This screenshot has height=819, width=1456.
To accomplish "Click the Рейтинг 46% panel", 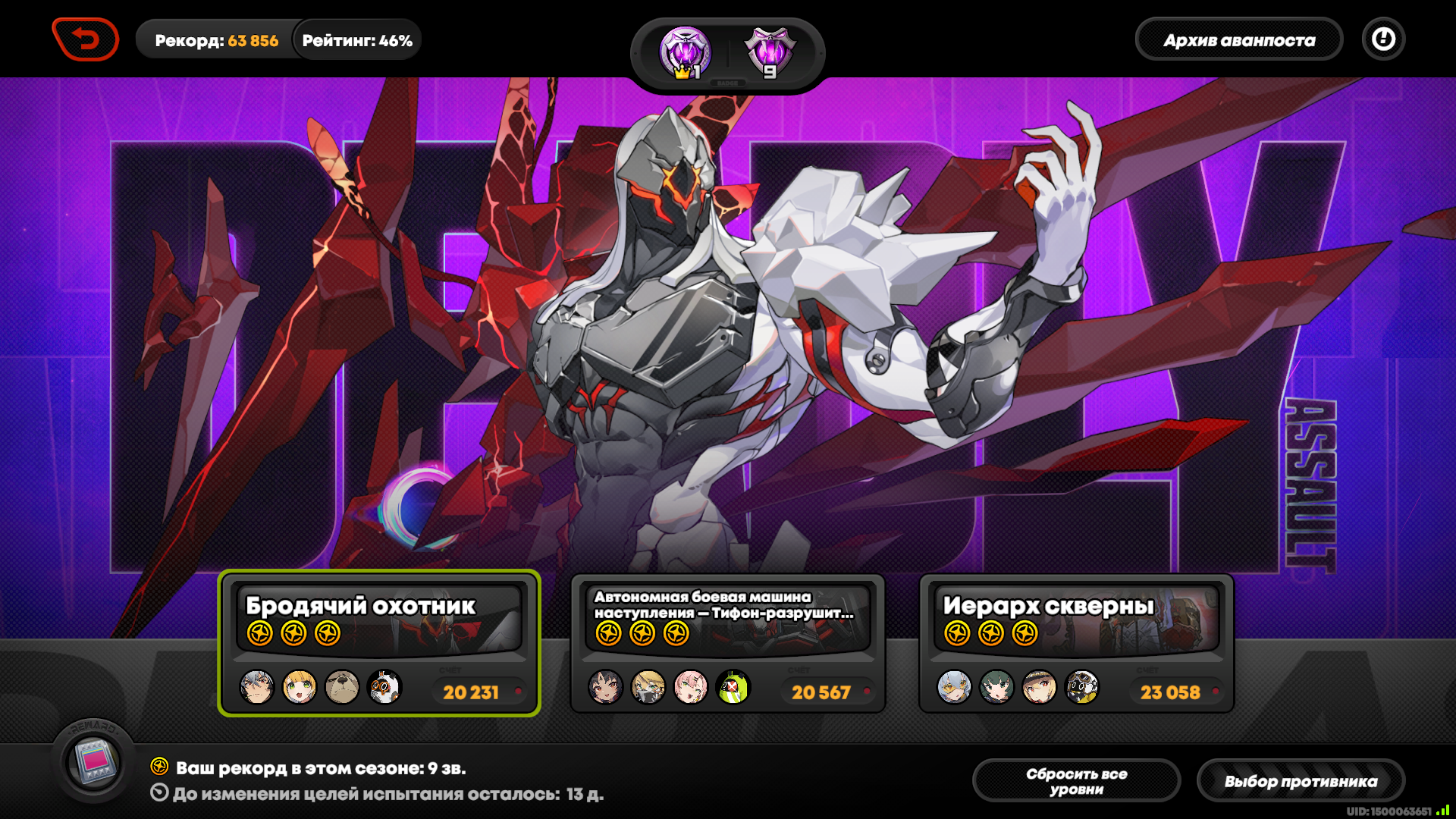I will [357, 40].
